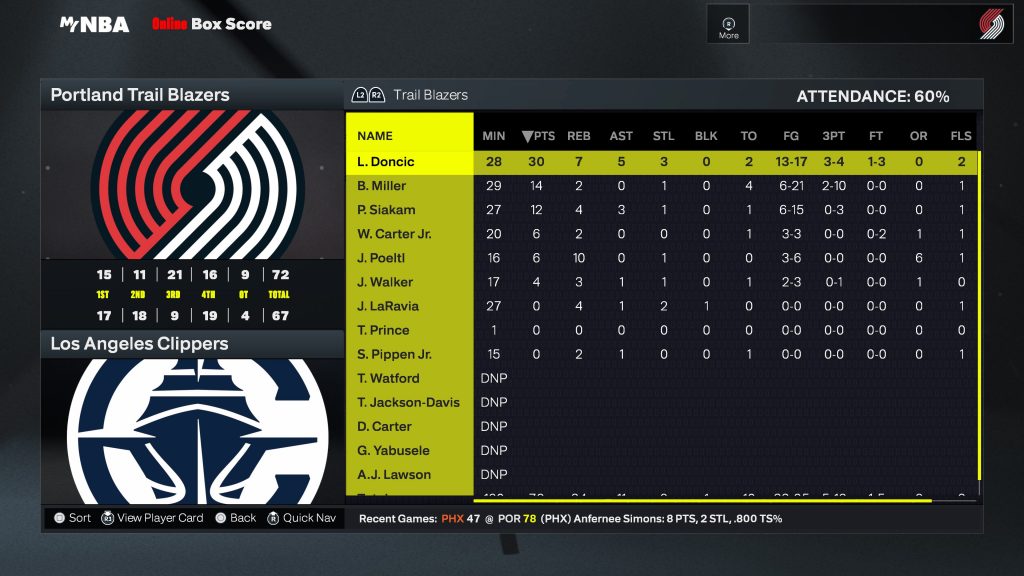Select the Portland Trail Blazers team panel
This screenshot has width=1024, height=576.
coord(140,95)
